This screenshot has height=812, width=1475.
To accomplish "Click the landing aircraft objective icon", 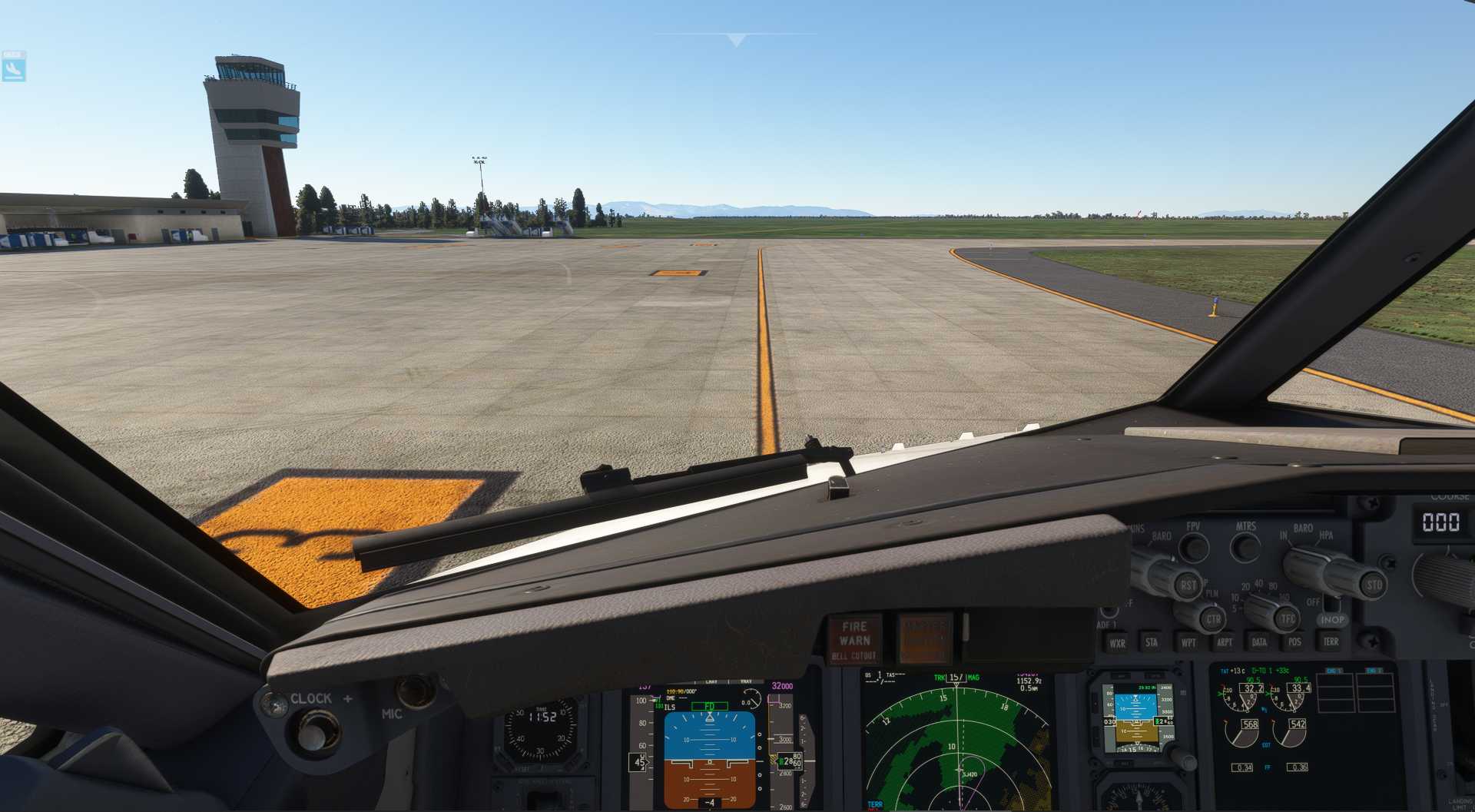I will (14, 68).
